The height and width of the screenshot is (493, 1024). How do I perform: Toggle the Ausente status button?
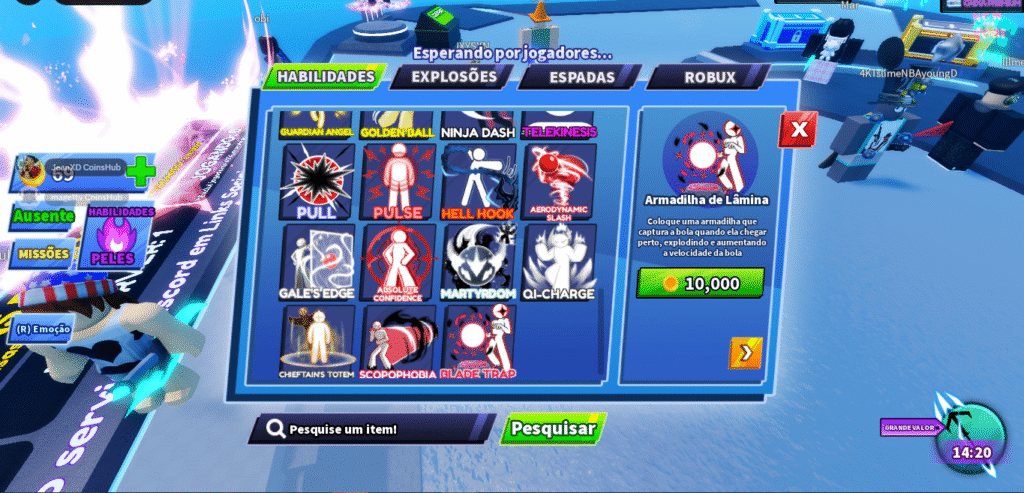(43, 215)
